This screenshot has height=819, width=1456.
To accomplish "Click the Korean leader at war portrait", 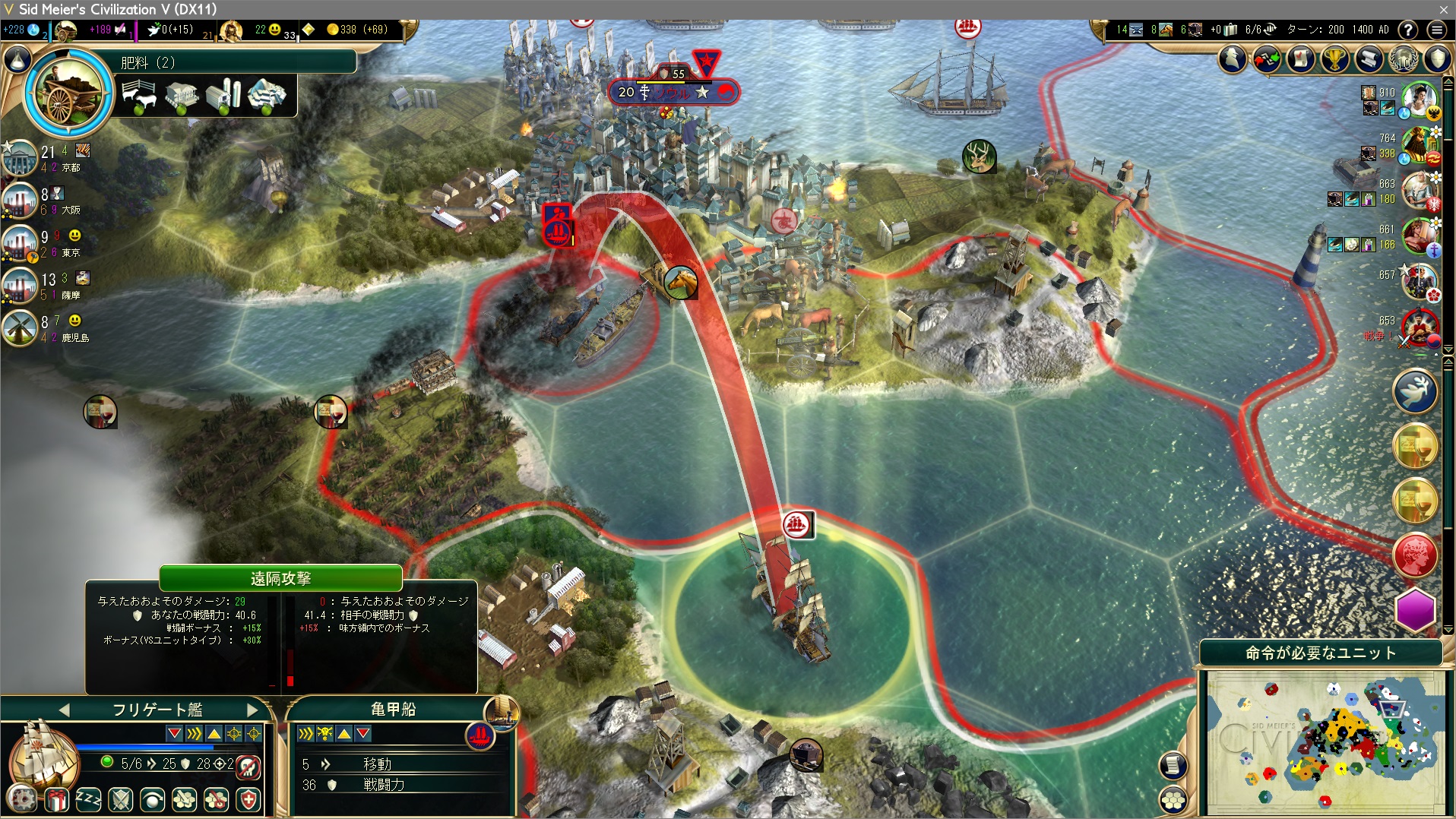I will point(1419,327).
